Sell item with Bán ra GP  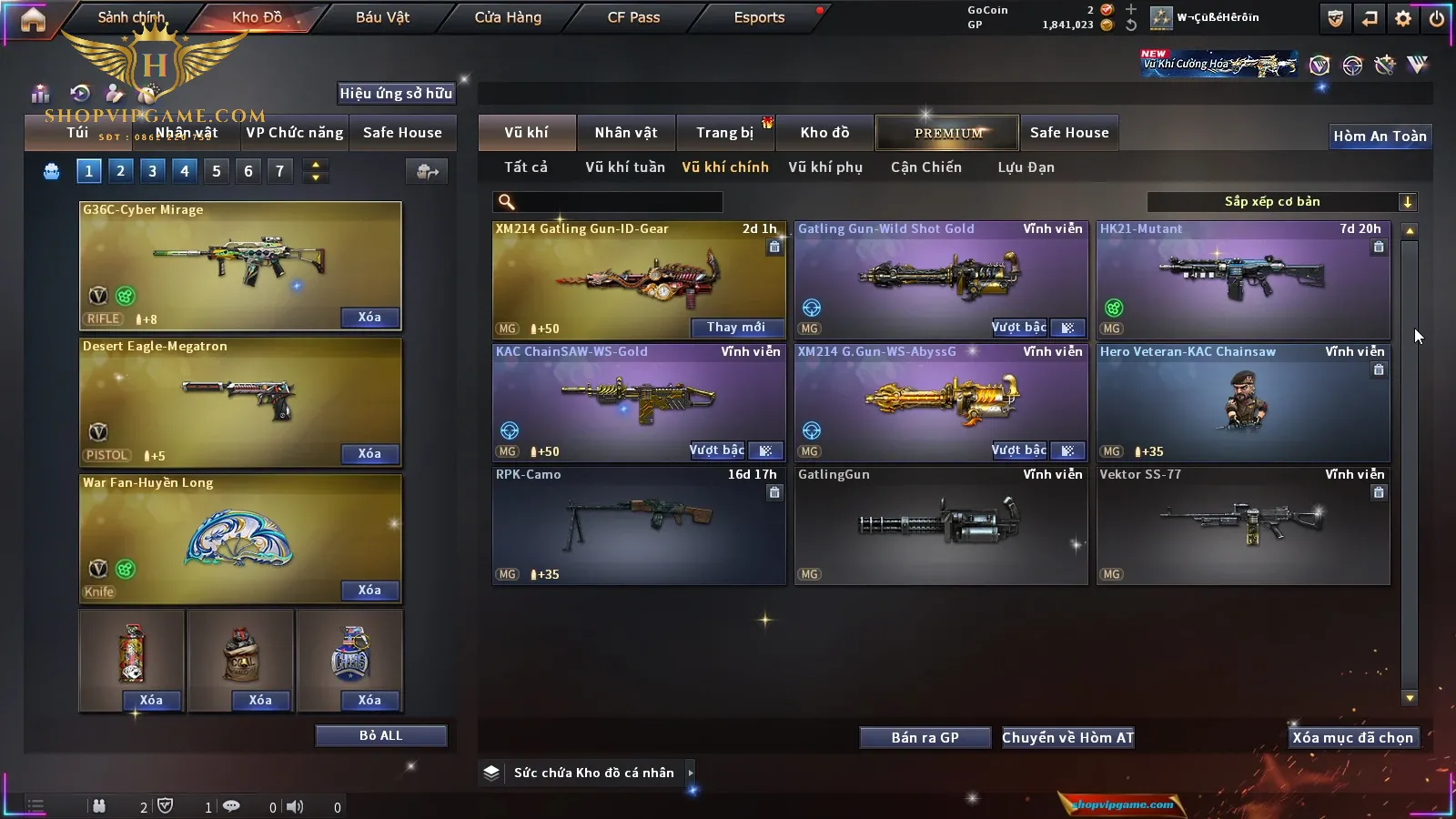[x=925, y=738]
